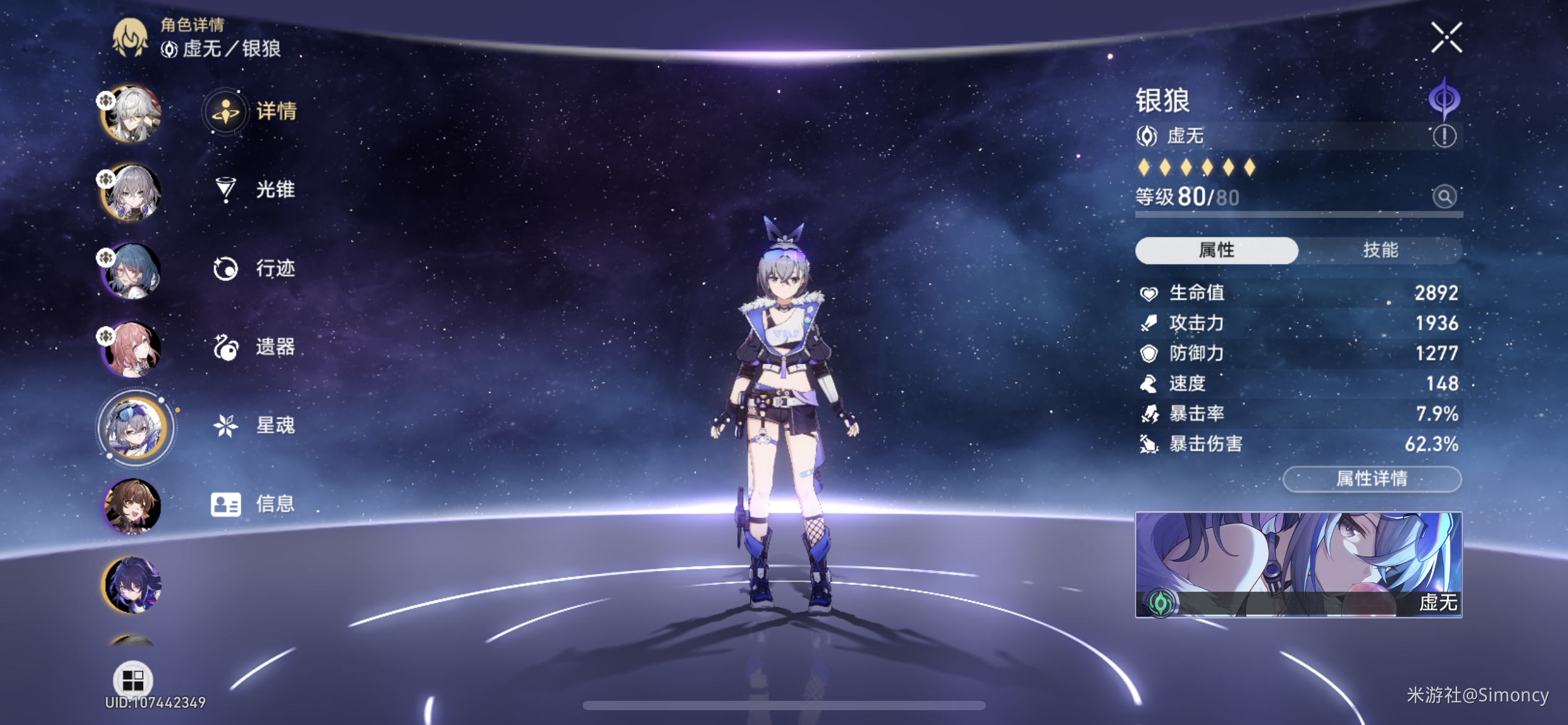Select the dark purple-haired character portrait
Screen dimensions: 1568x725
pos(132,585)
